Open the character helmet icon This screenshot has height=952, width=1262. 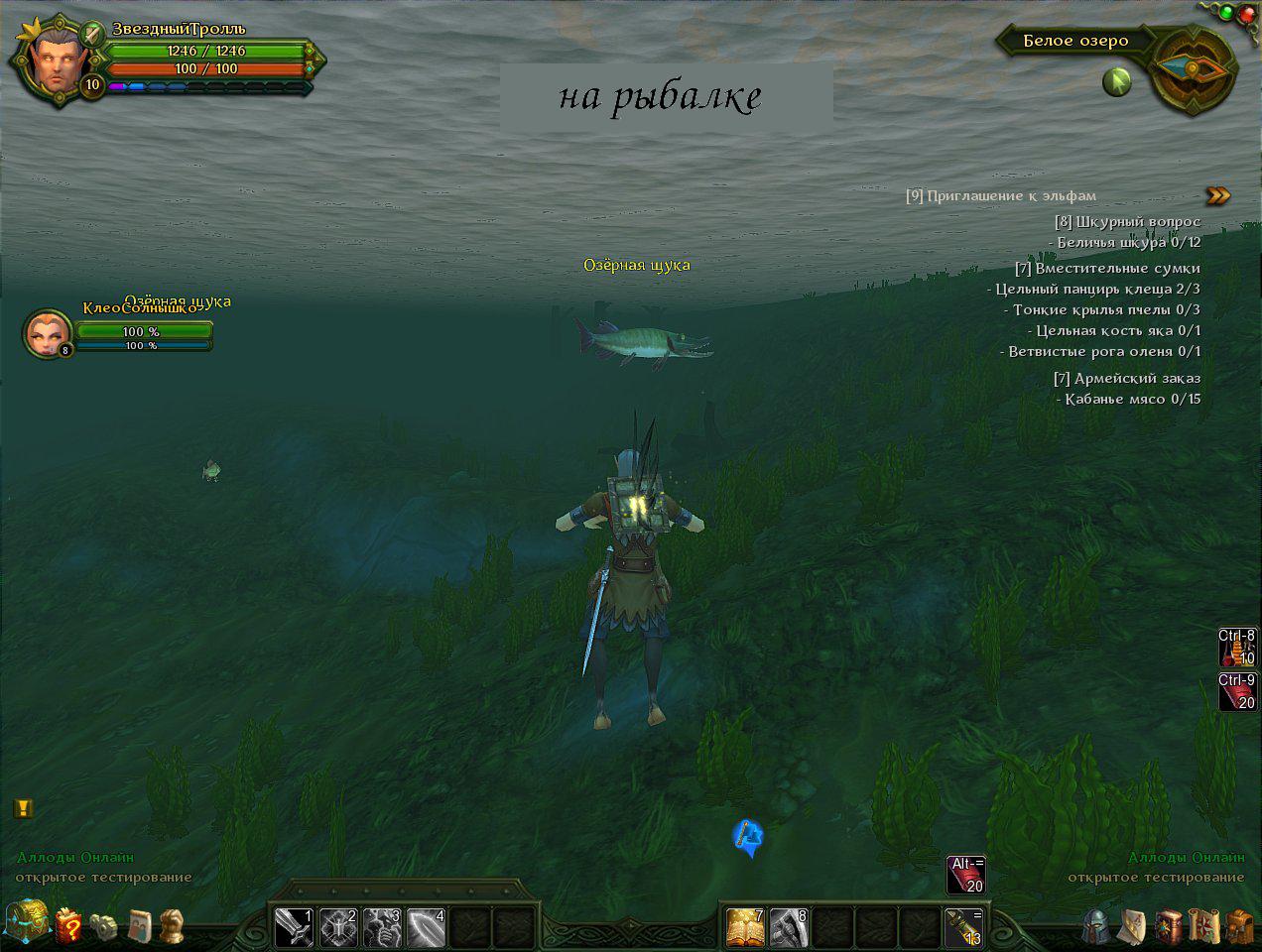pyautogui.click(x=1096, y=925)
